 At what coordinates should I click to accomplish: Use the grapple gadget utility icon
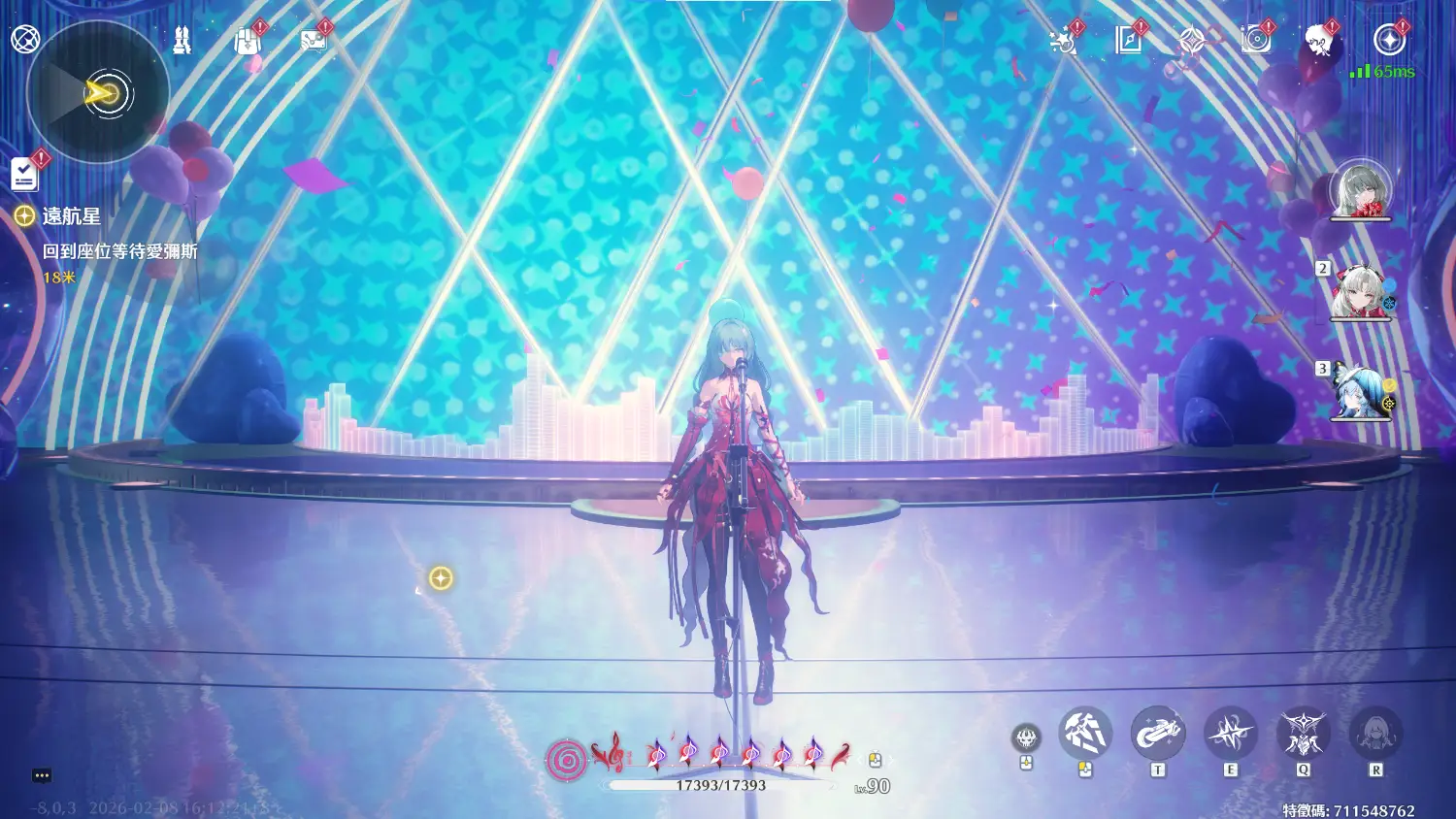coord(1157,734)
